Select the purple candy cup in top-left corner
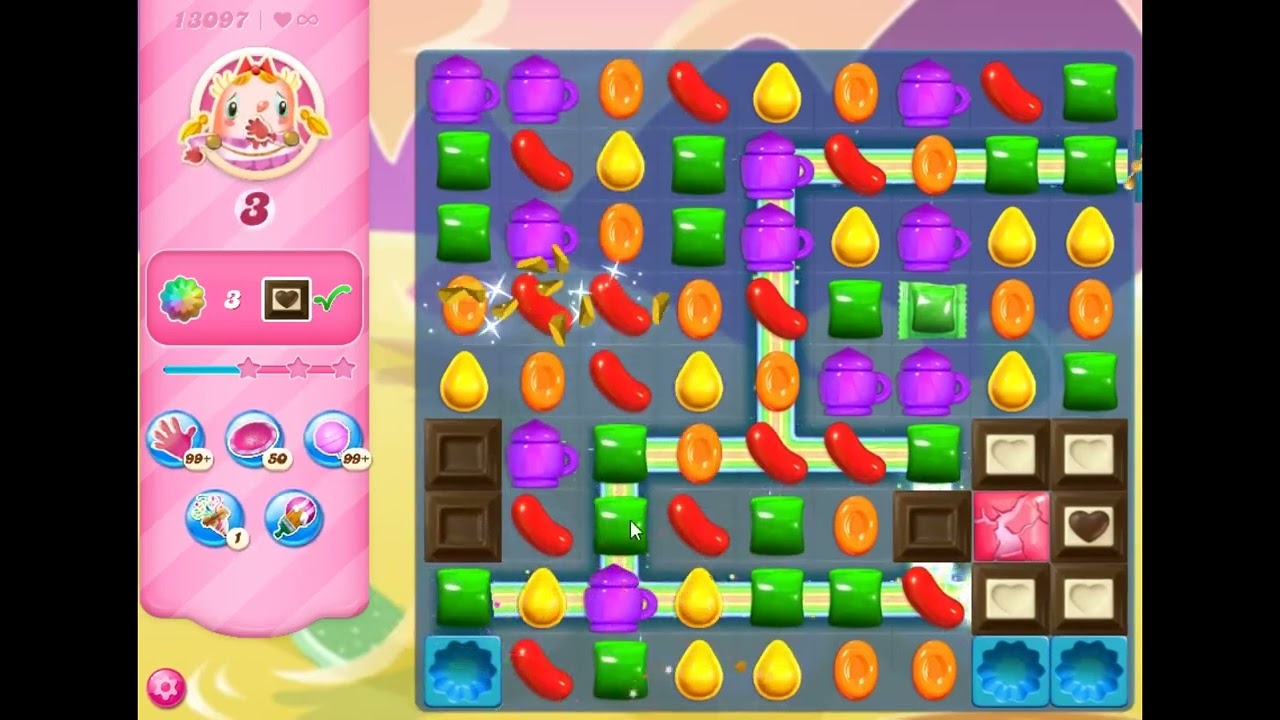 pyautogui.click(x=462, y=90)
